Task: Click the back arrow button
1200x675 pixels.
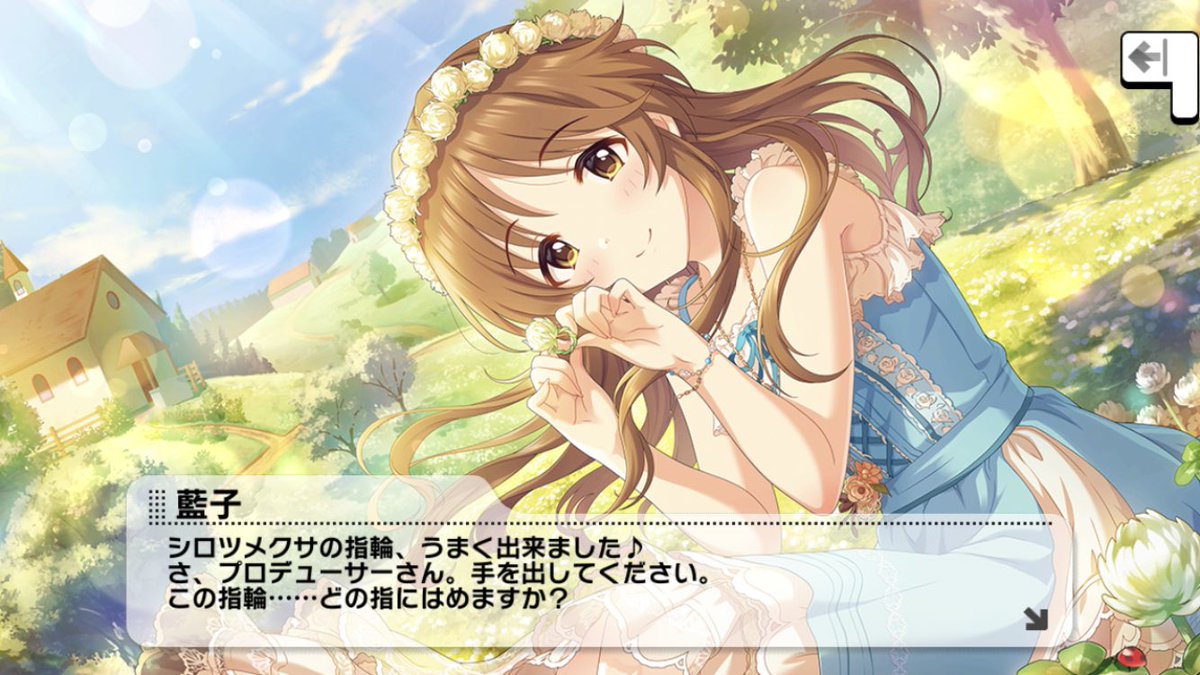Action: pyautogui.click(x=1150, y=59)
